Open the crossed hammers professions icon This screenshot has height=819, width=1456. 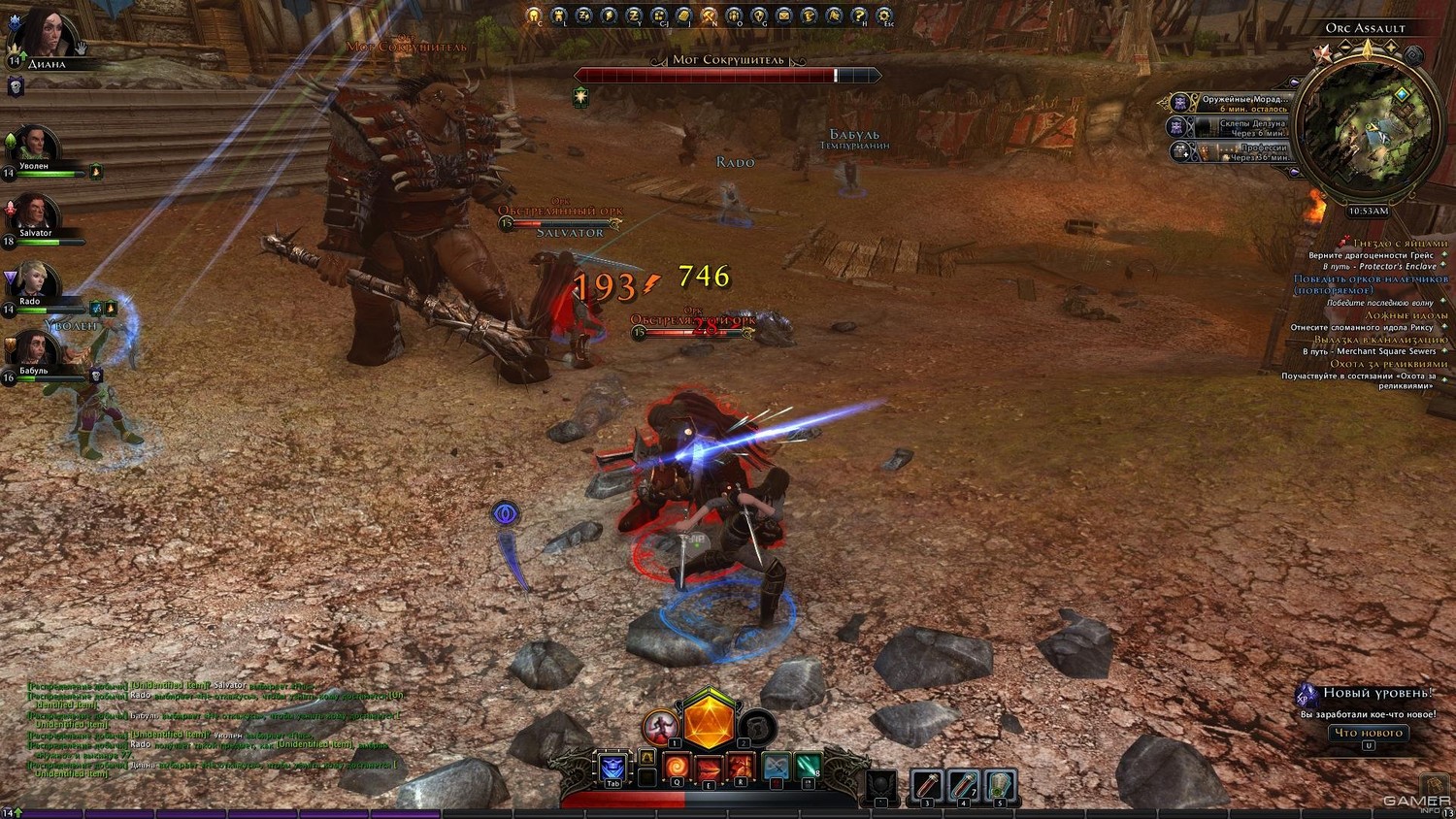[x=710, y=16]
